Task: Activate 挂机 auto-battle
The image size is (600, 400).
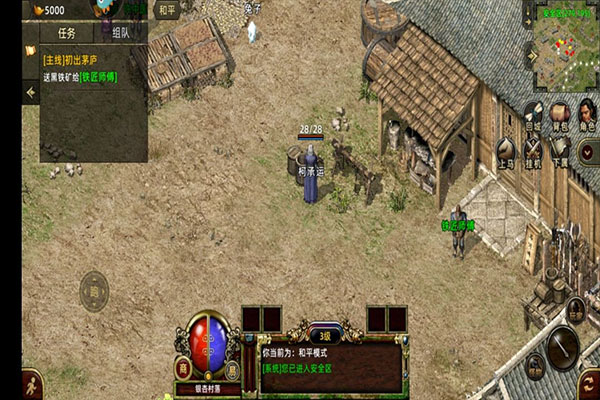Action: pos(533,151)
